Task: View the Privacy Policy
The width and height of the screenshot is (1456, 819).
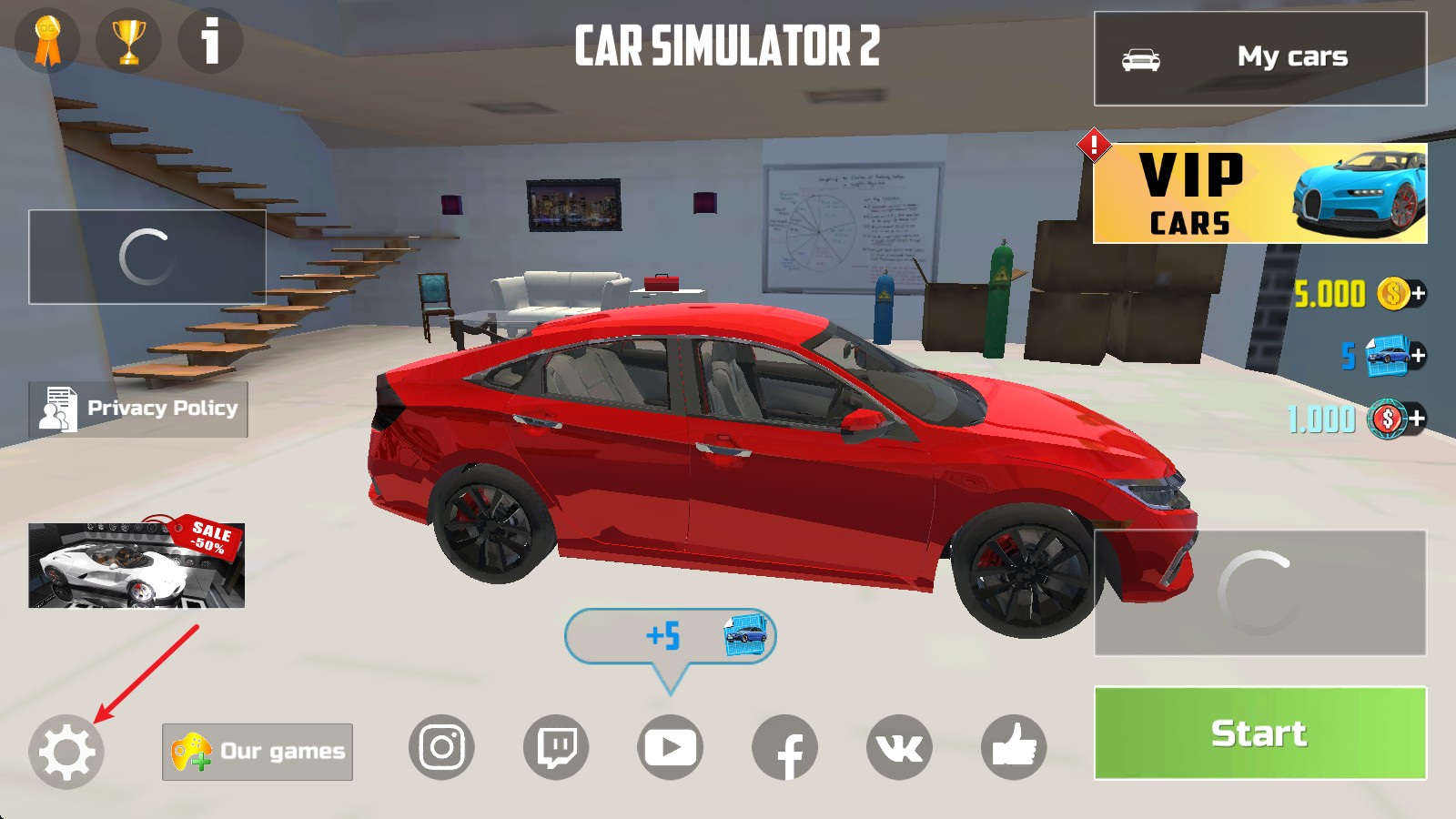Action: tap(136, 409)
